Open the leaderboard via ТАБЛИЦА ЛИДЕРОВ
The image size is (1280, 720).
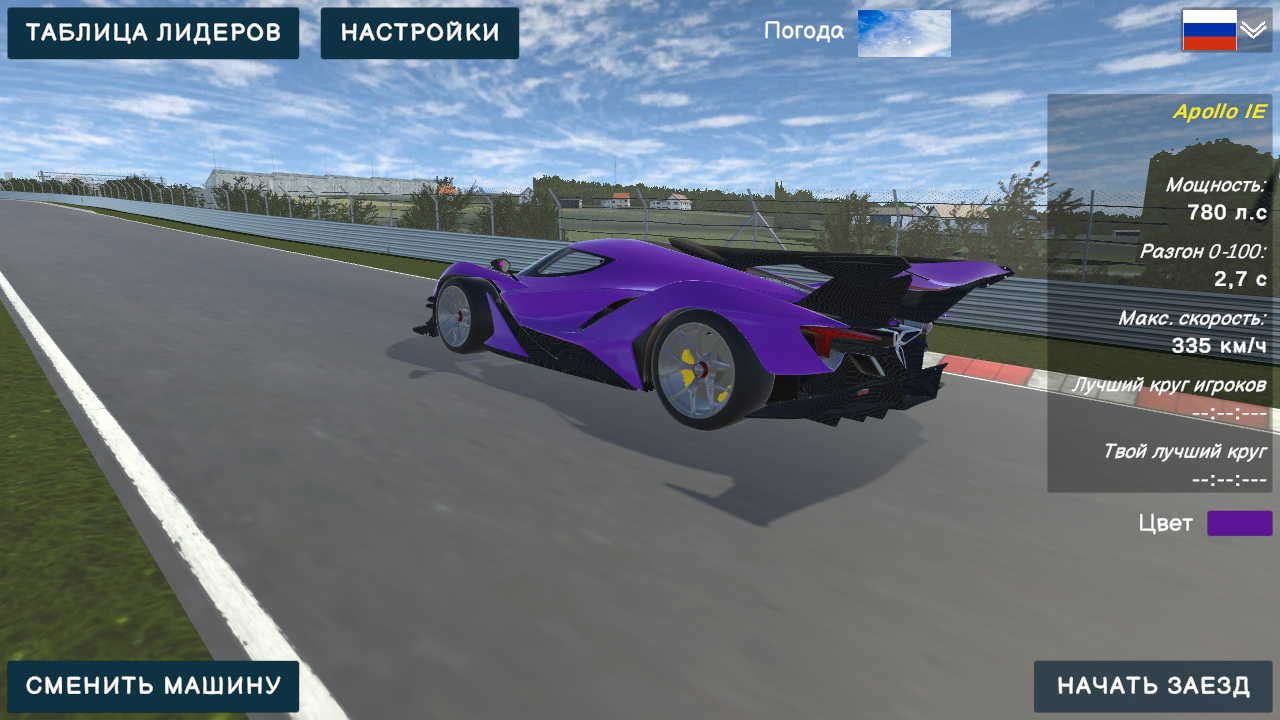tap(152, 32)
